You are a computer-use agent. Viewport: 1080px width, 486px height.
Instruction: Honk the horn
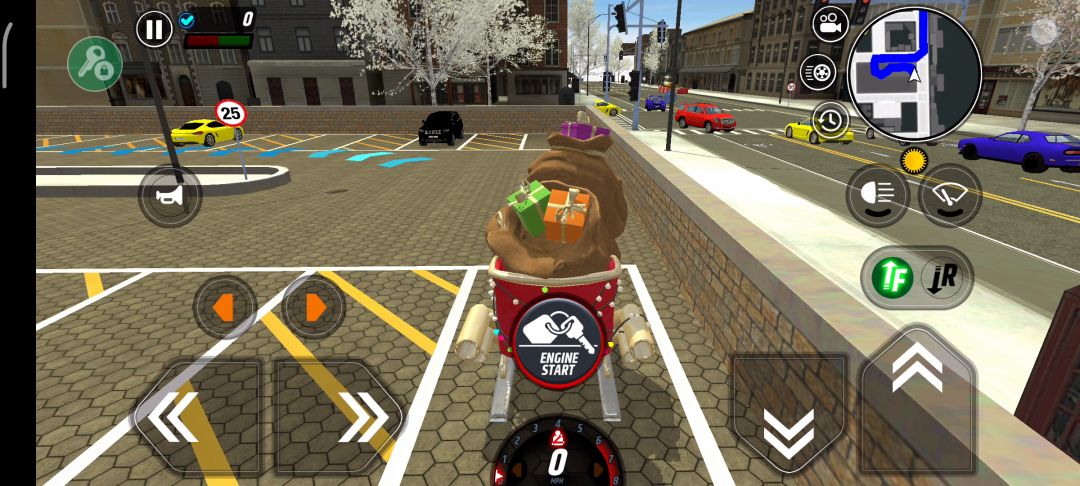[170, 196]
